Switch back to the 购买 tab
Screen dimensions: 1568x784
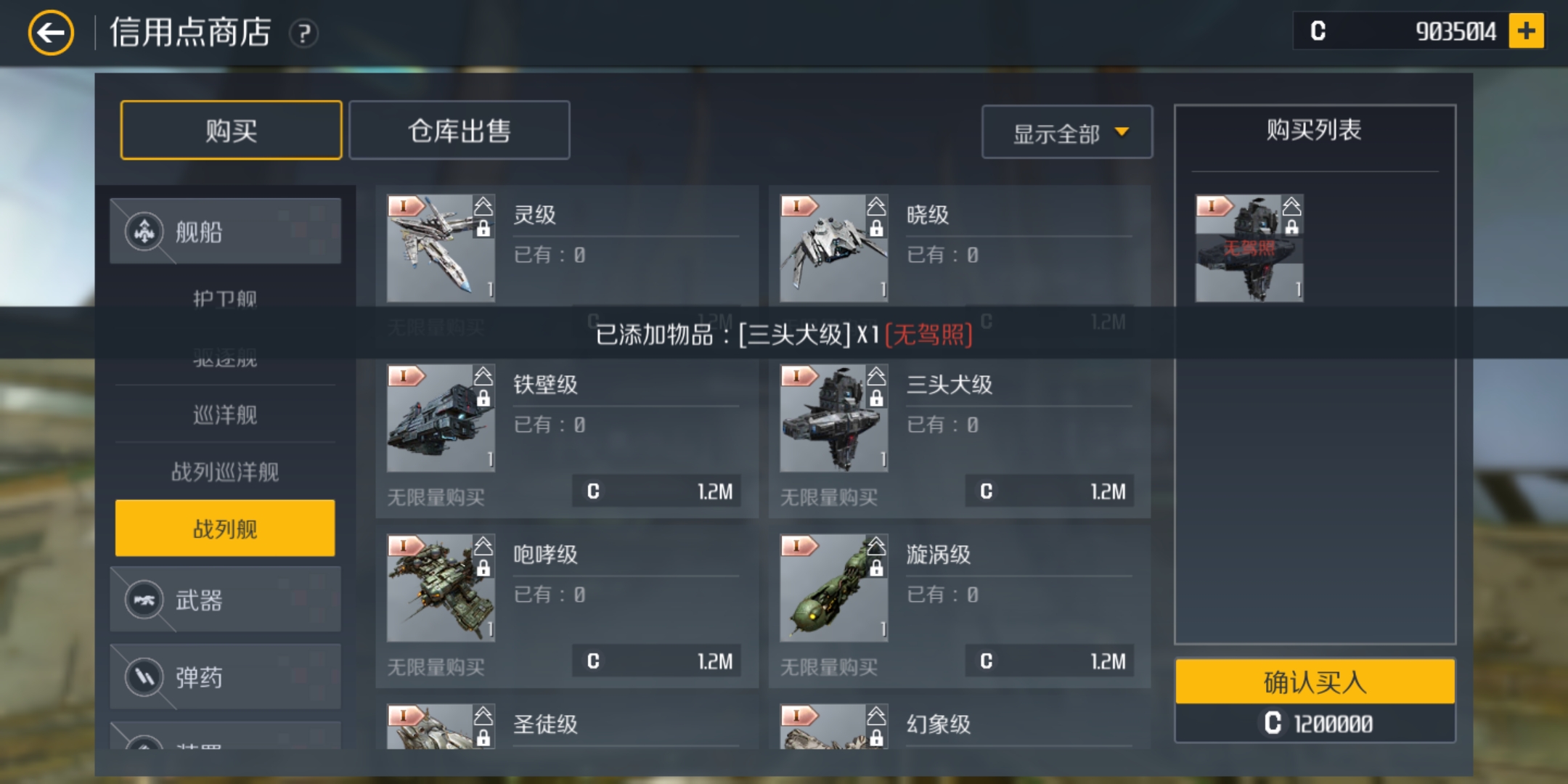[x=231, y=131]
